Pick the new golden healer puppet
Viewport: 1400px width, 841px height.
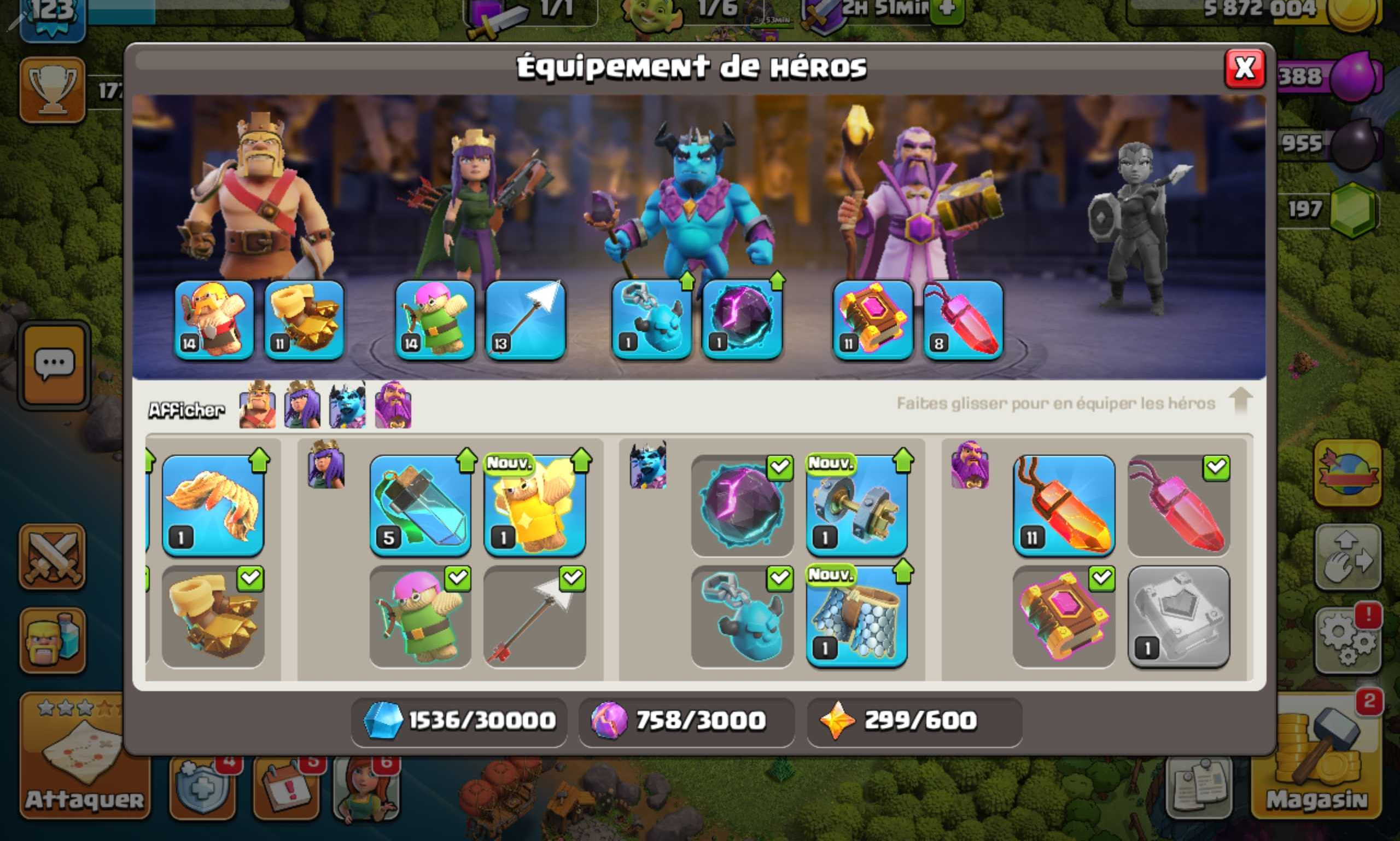pos(535,506)
